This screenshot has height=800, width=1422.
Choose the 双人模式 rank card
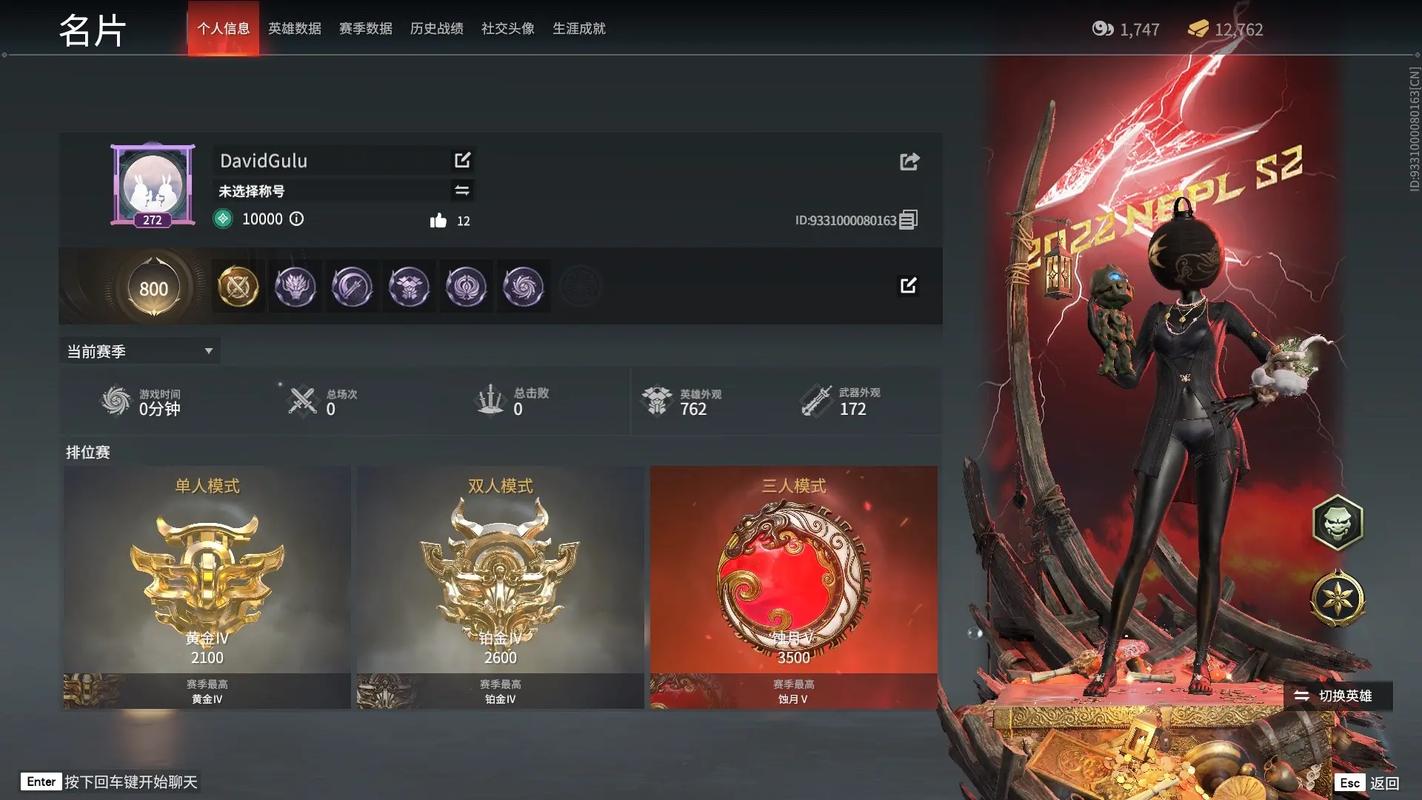point(500,587)
